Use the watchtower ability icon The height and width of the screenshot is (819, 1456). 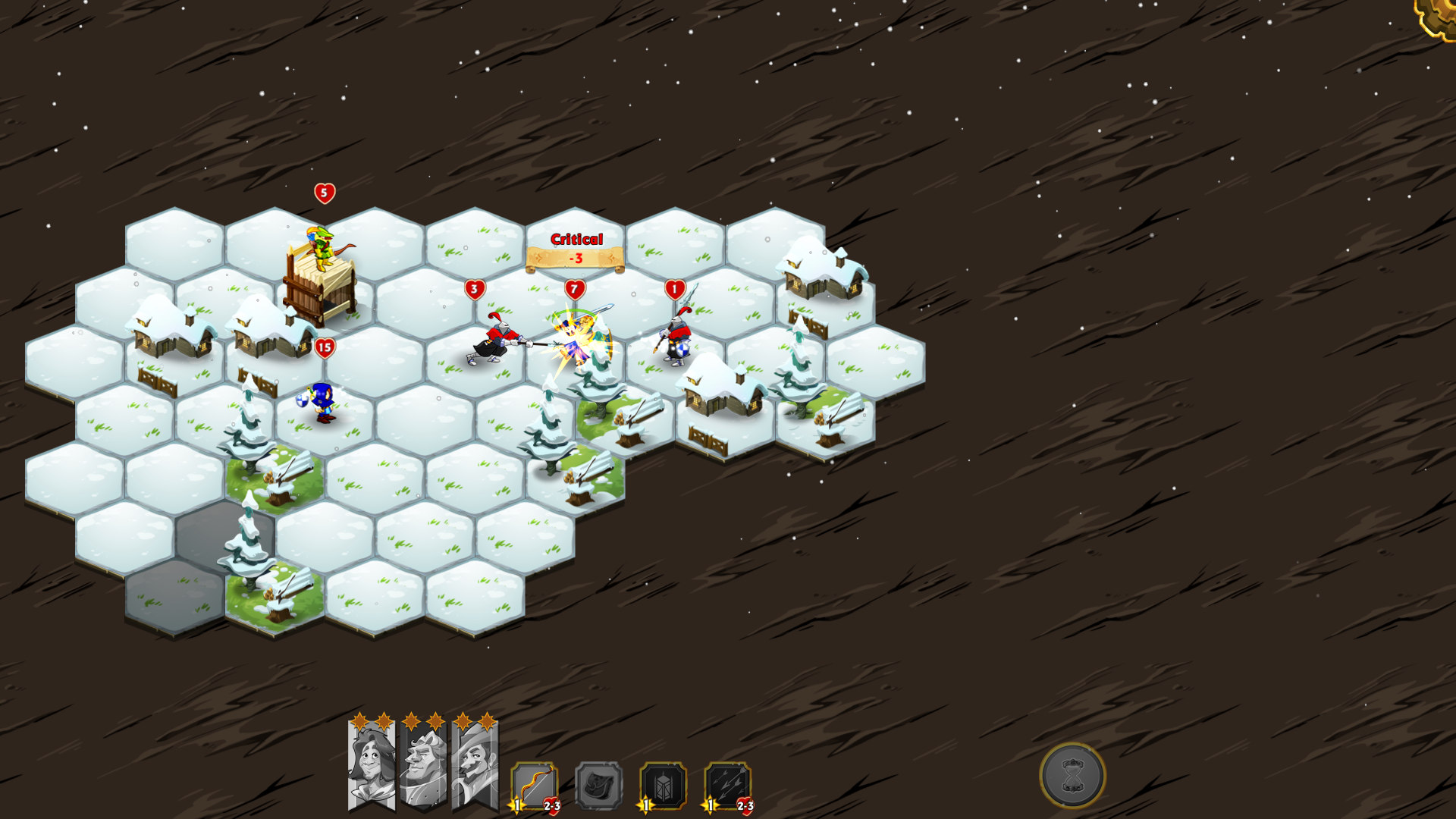click(664, 786)
